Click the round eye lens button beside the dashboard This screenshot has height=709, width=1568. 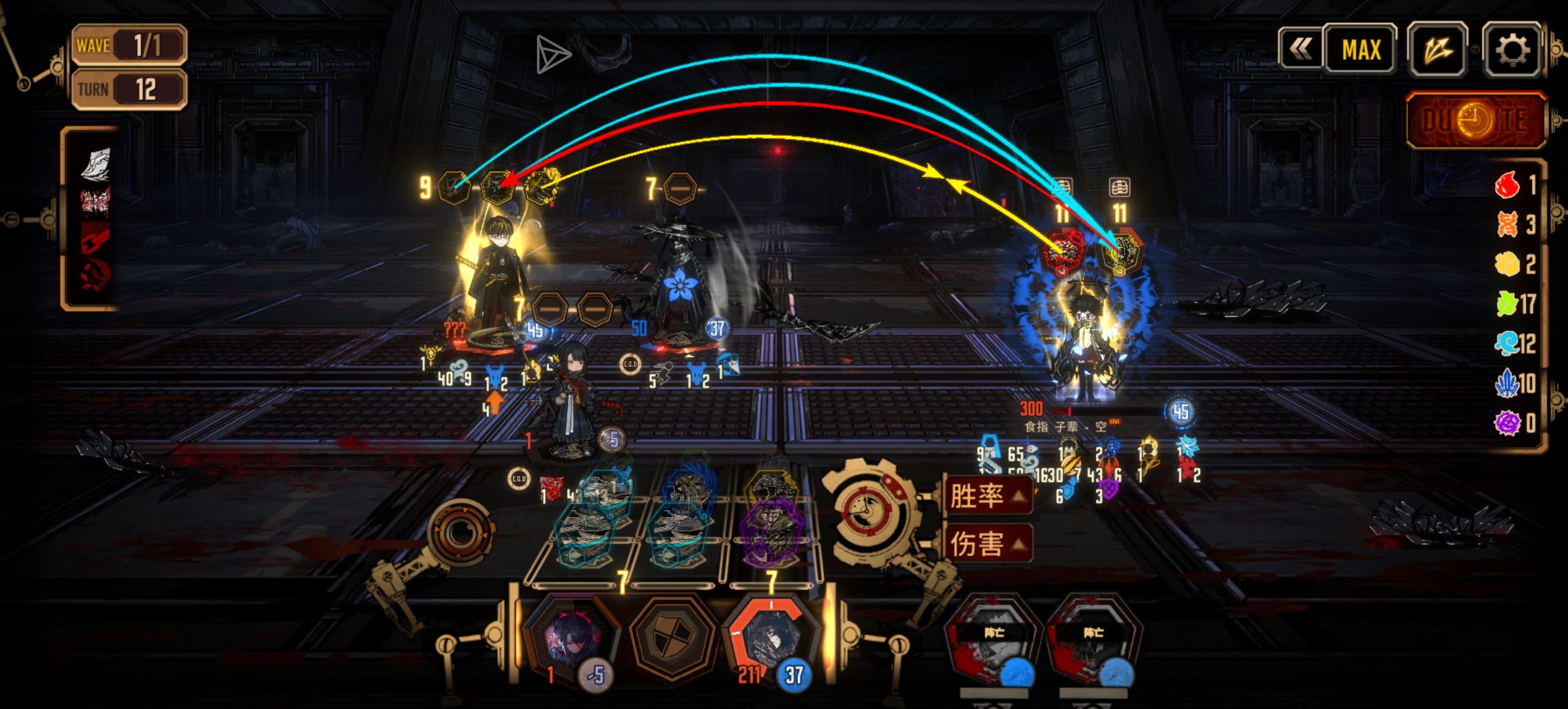pos(461,532)
